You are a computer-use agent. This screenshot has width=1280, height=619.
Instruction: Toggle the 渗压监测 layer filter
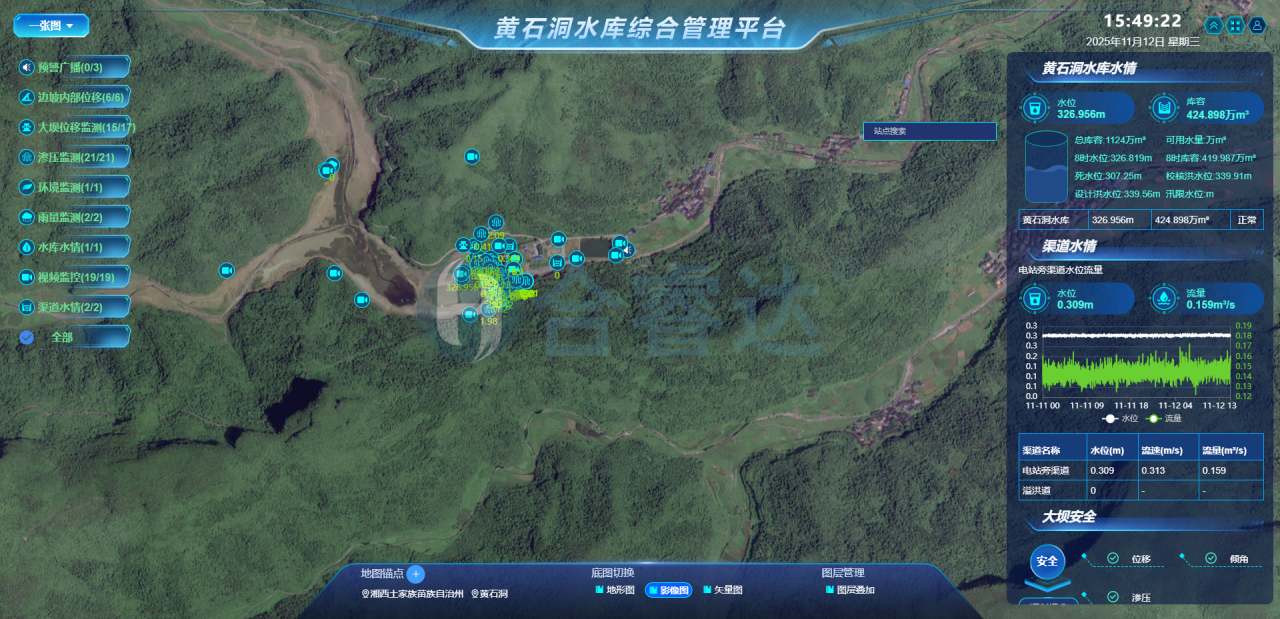tap(73, 157)
